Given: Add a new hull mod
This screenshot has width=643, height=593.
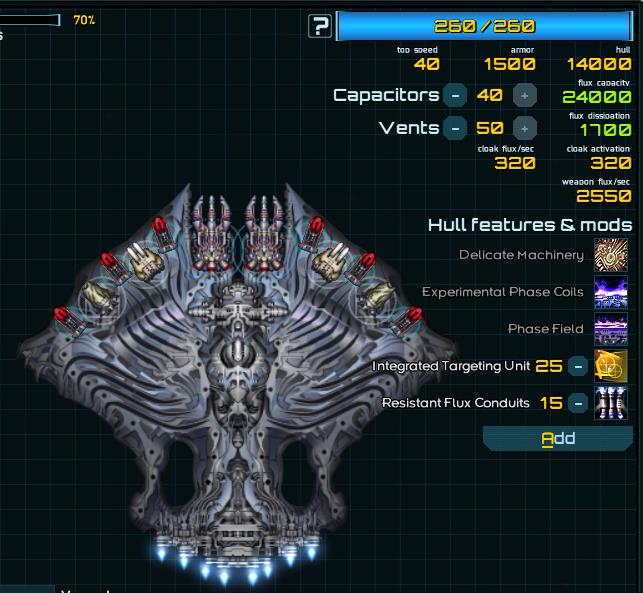Looking at the screenshot, I should [x=558, y=438].
